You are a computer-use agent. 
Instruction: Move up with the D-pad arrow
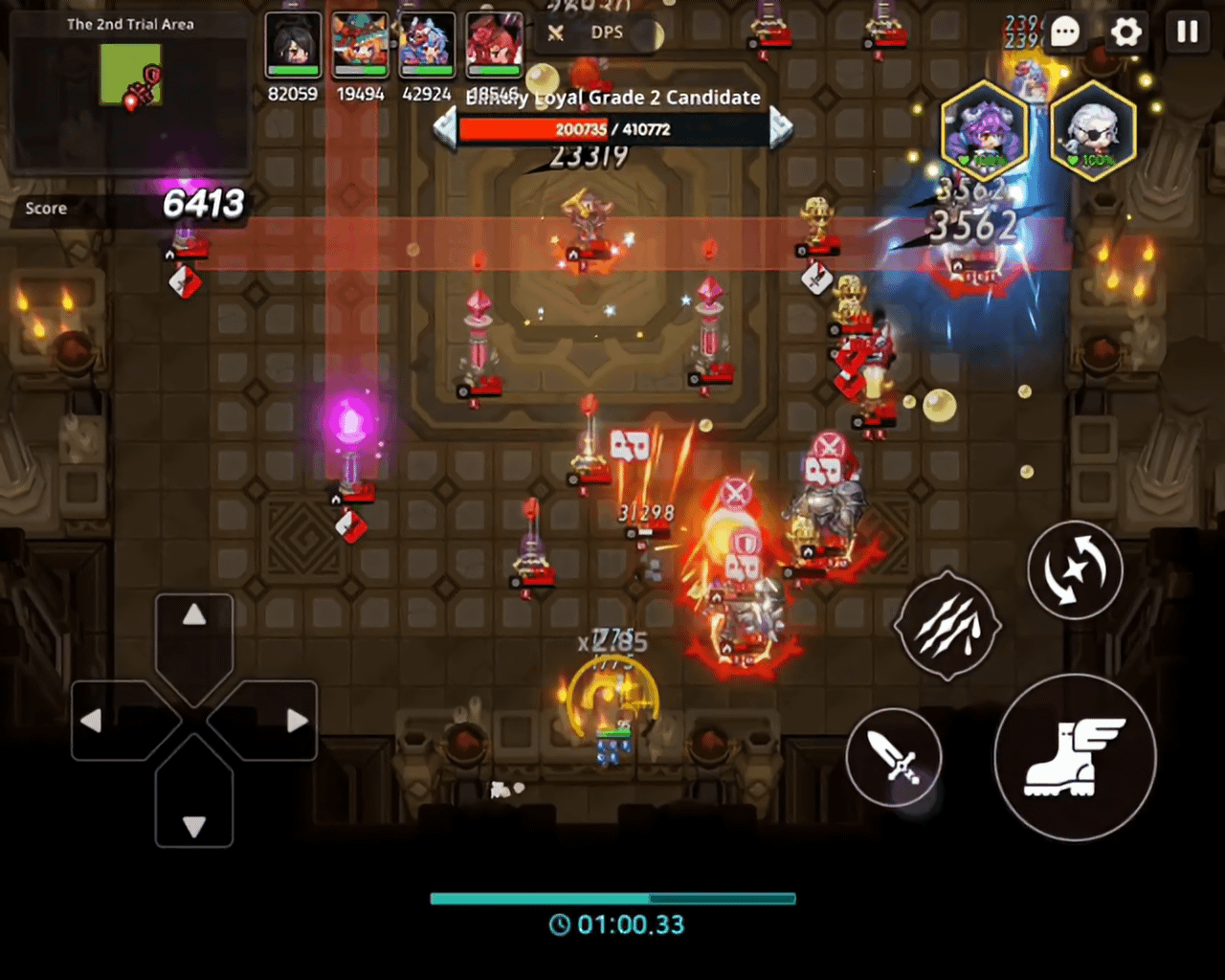pos(194,615)
